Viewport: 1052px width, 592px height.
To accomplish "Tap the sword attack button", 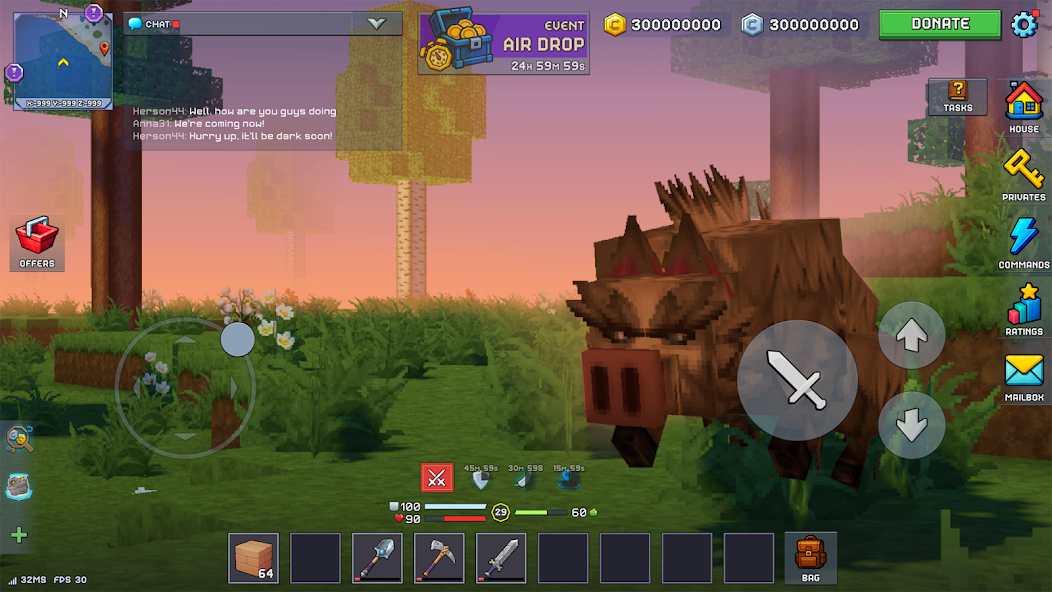I will [797, 379].
